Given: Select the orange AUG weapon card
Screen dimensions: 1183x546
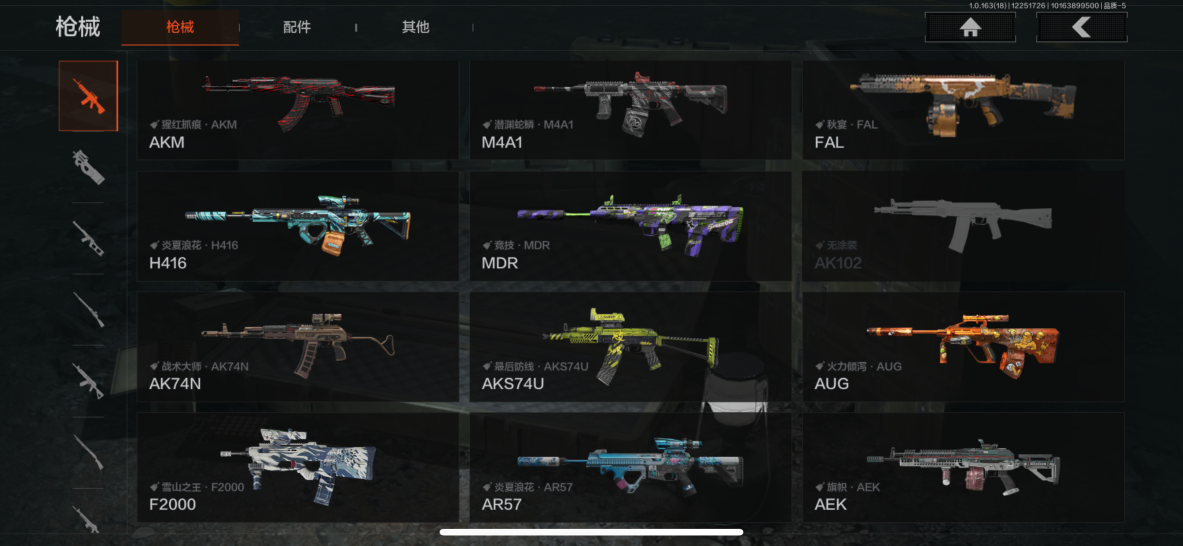Looking at the screenshot, I should pos(962,346).
